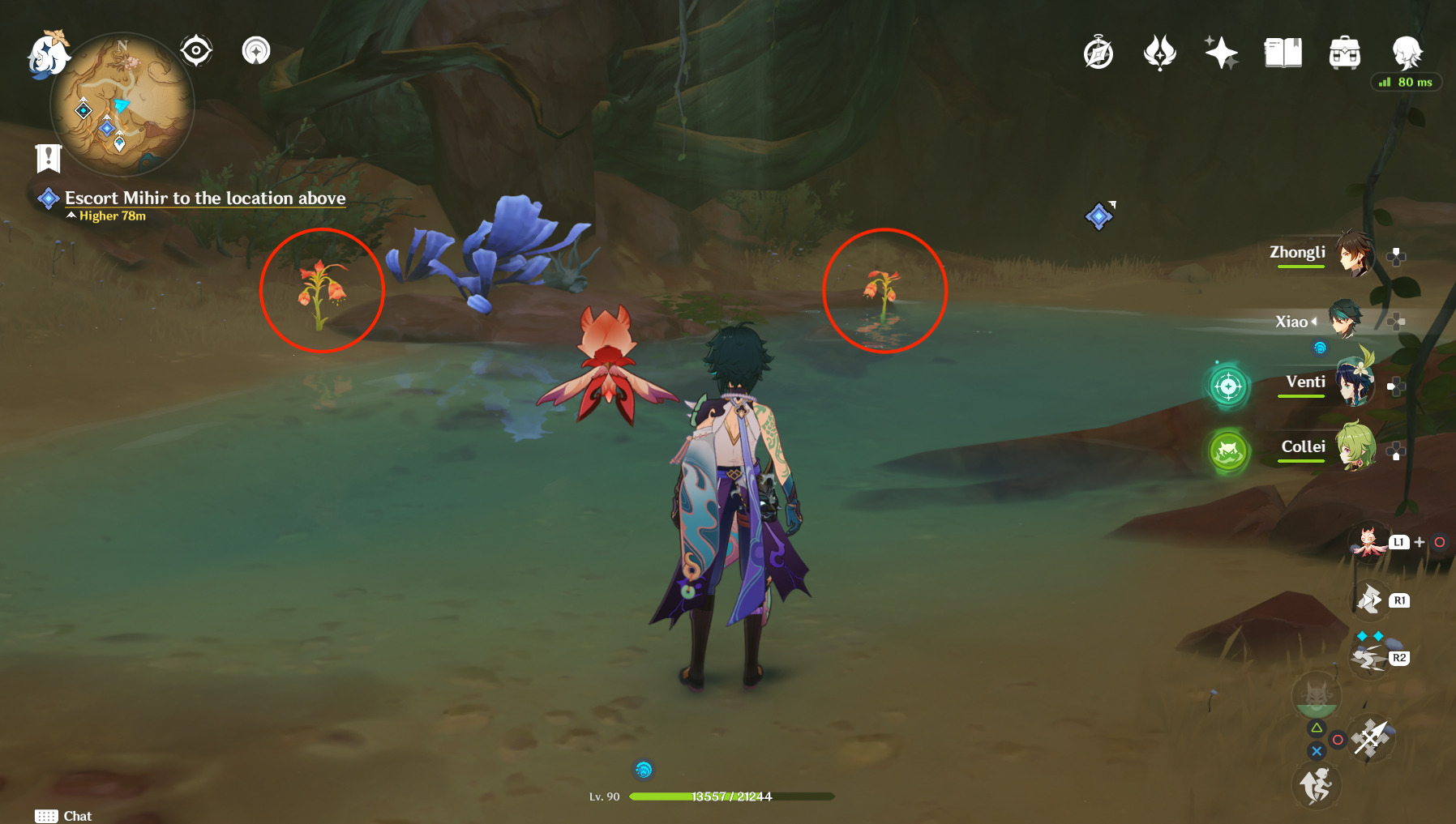Open the Battle Pass wings icon
Viewport: 1456px width, 824px height.
click(1161, 52)
